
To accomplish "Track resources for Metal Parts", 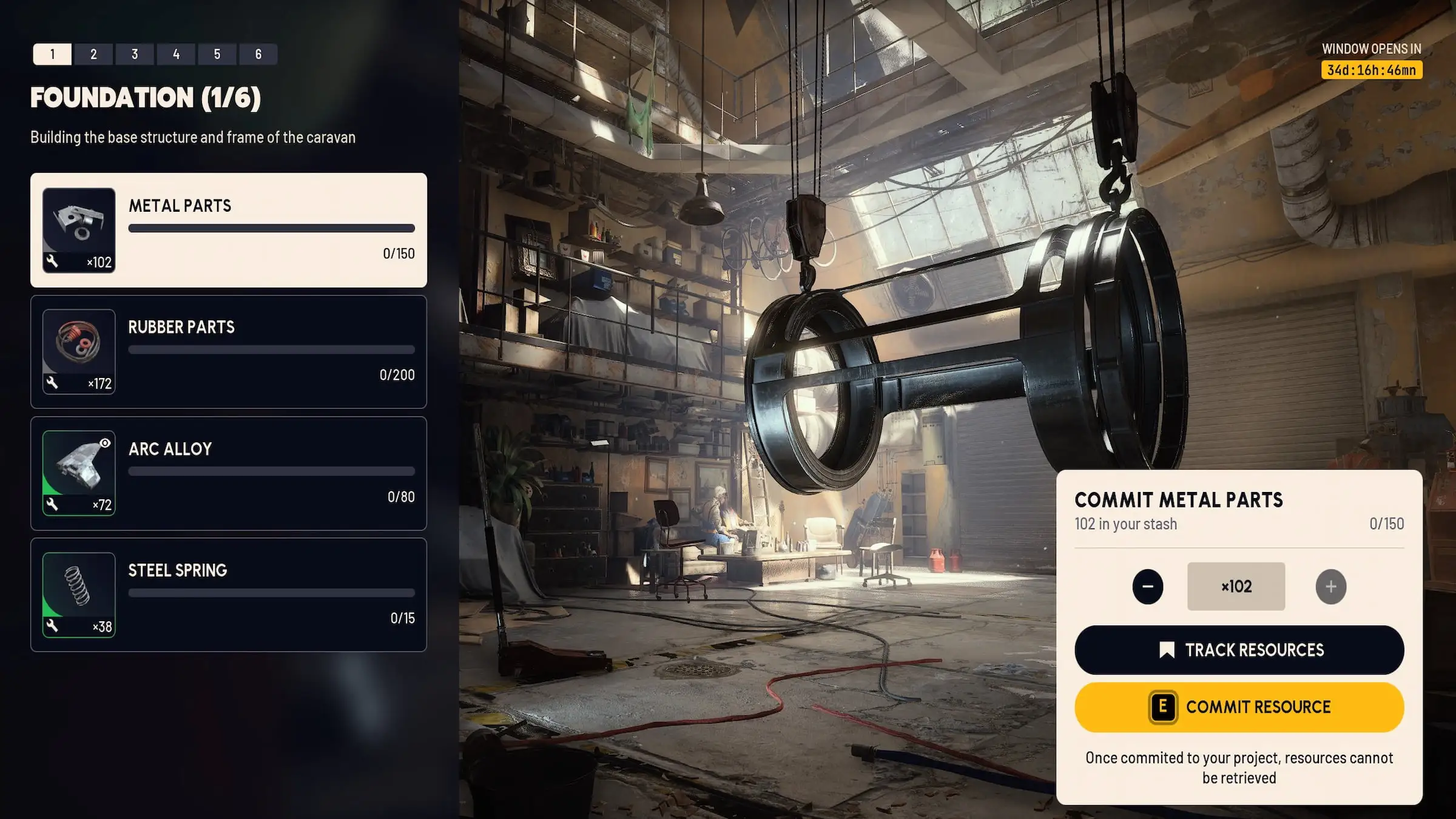I will coord(1239,650).
